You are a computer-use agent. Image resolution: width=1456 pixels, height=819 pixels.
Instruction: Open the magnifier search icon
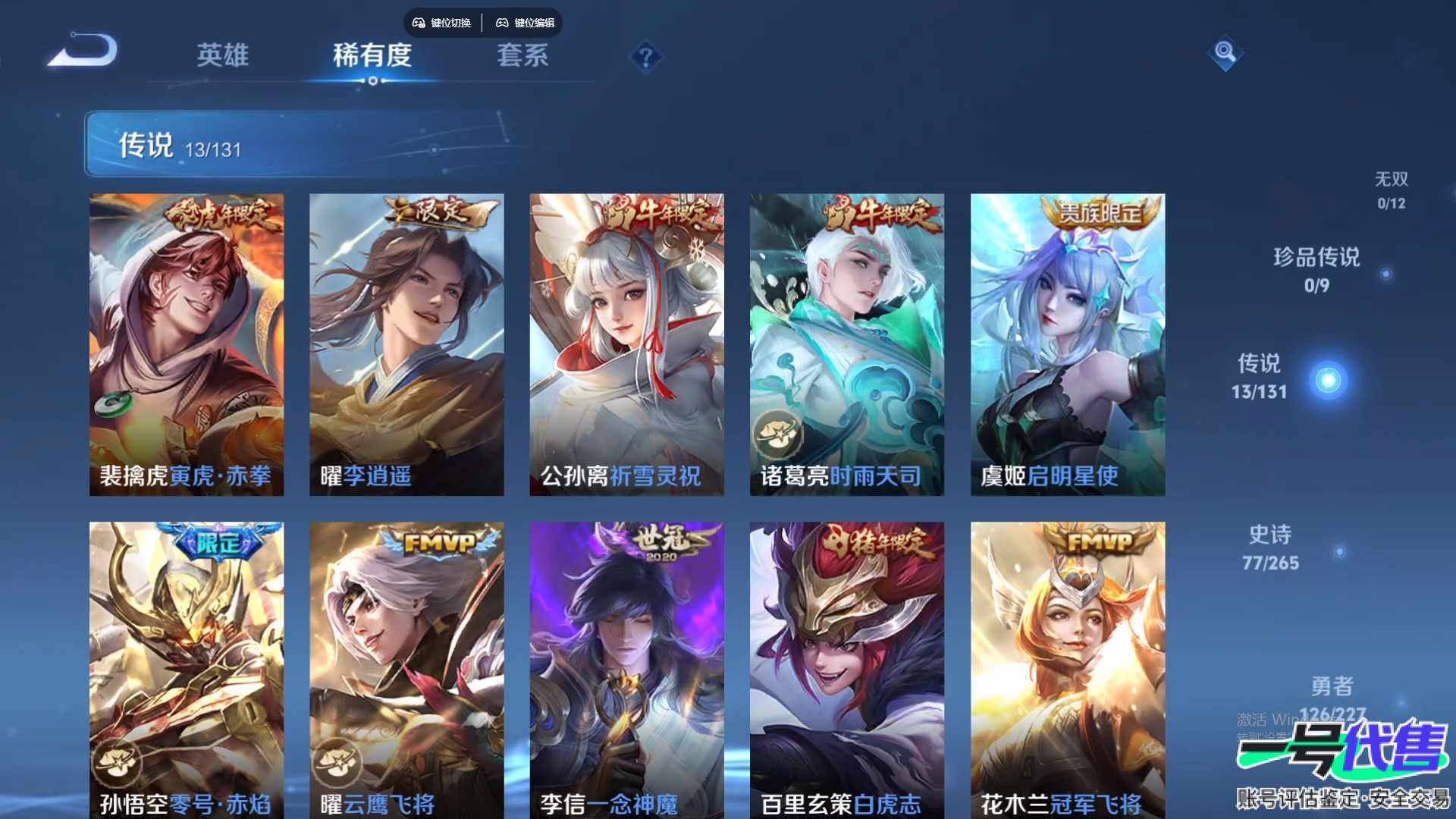(1225, 52)
